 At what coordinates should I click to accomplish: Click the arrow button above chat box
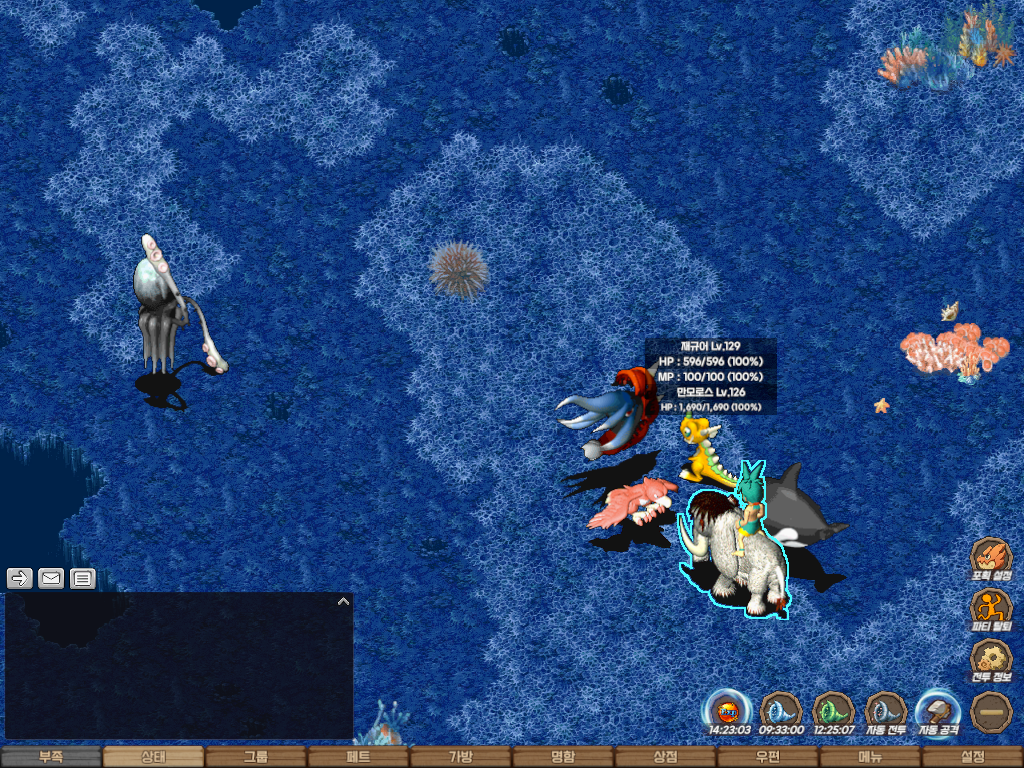pyautogui.click(x=20, y=578)
